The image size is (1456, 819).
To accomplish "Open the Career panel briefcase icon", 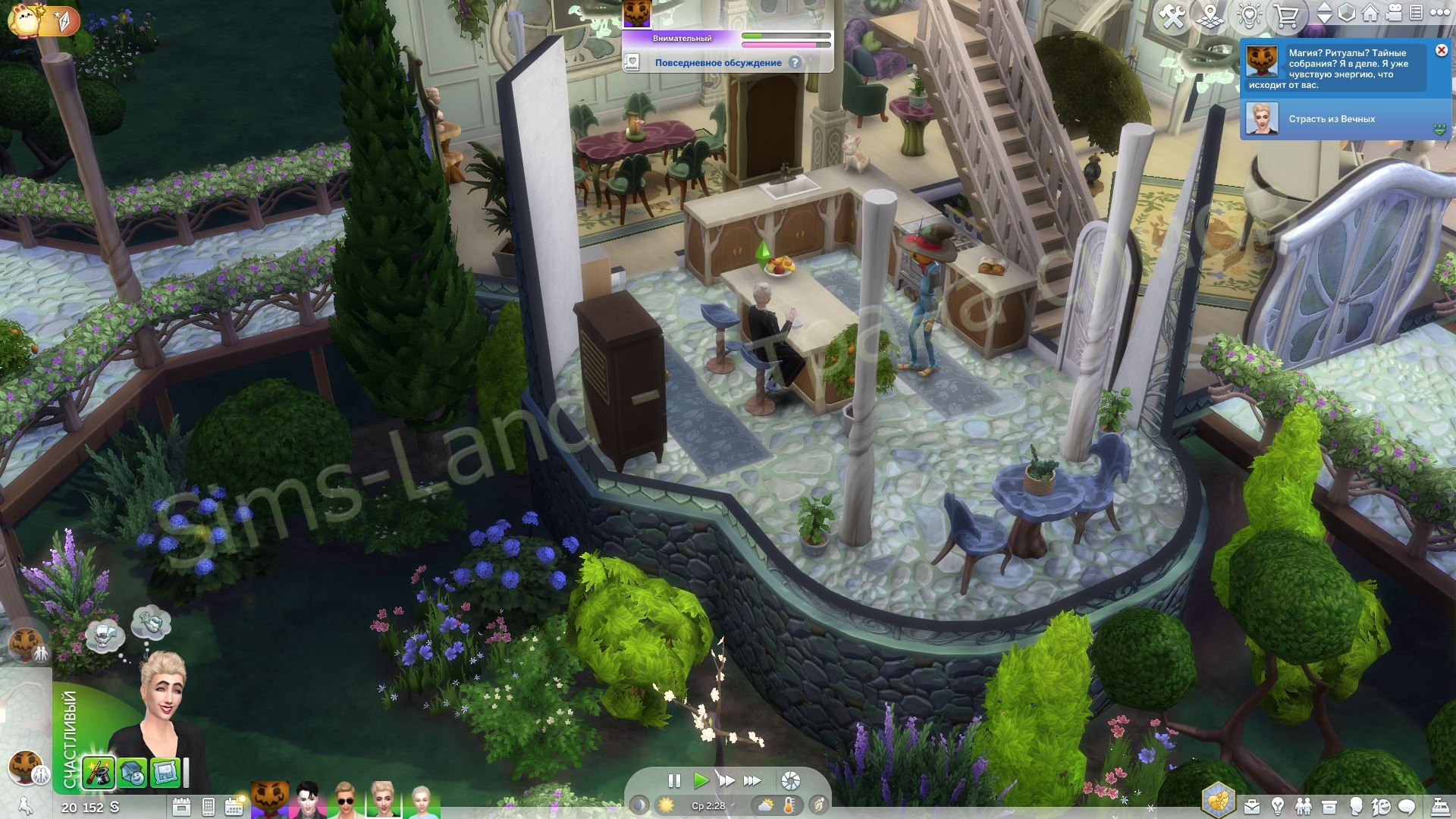I will (1252, 806).
